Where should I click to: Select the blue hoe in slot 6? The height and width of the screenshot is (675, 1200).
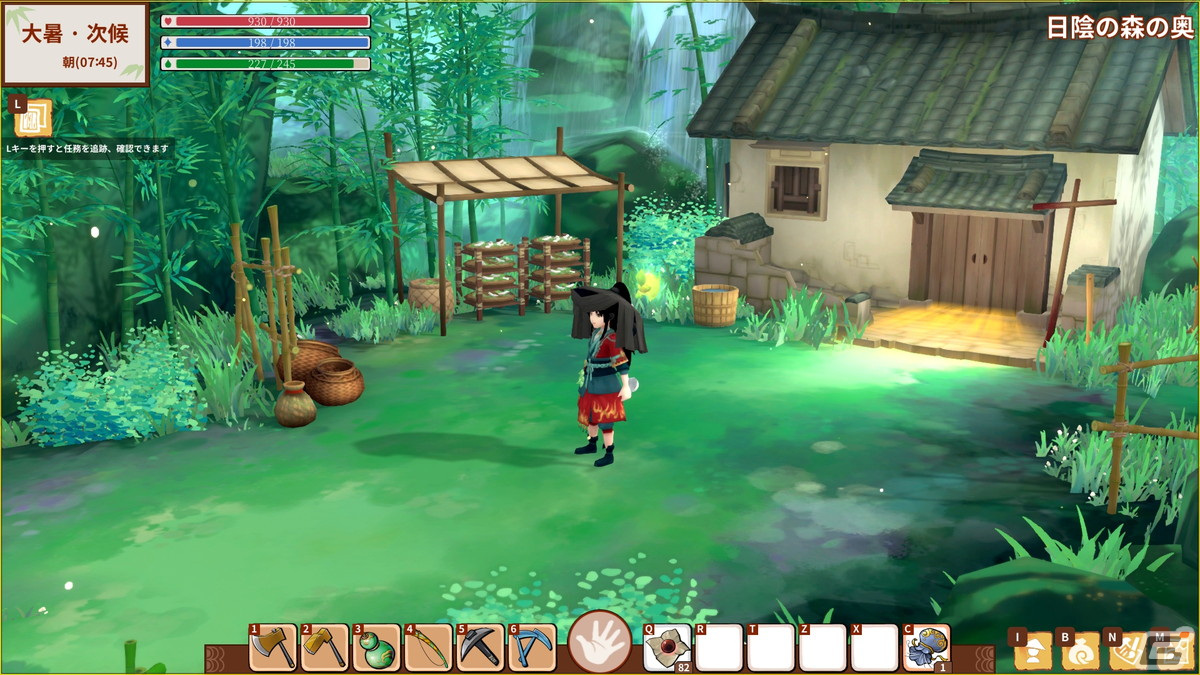pyautogui.click(x=533, y=648)
